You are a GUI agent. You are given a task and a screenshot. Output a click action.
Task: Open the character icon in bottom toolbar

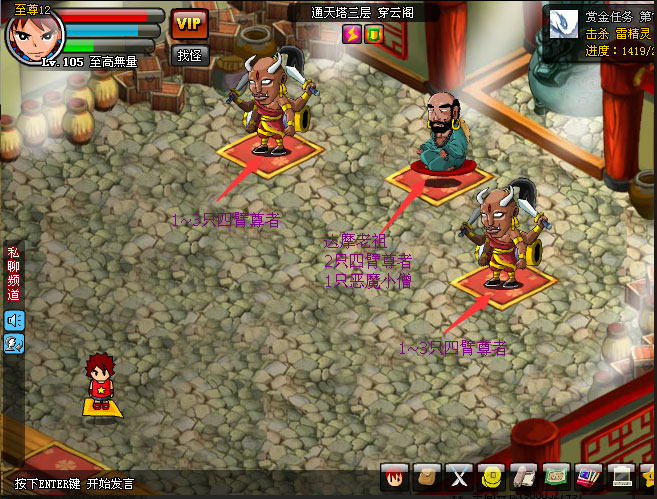click(396, 477)
